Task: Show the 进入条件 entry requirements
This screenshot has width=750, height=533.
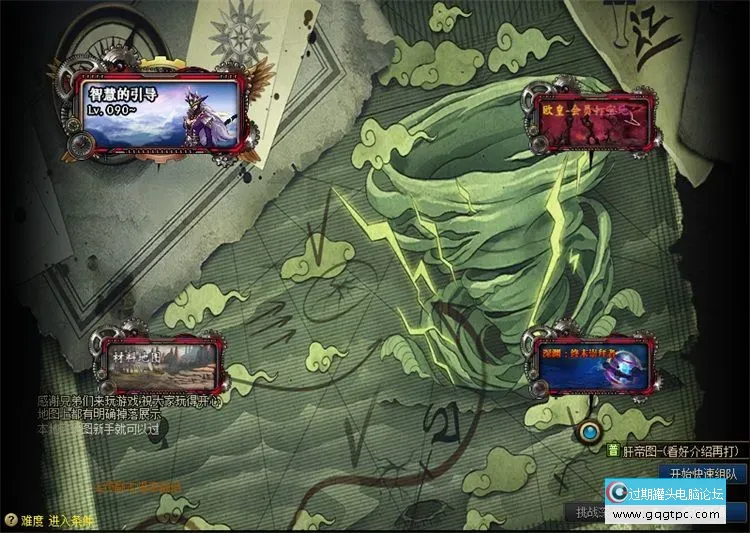Action: pos(70,520)
